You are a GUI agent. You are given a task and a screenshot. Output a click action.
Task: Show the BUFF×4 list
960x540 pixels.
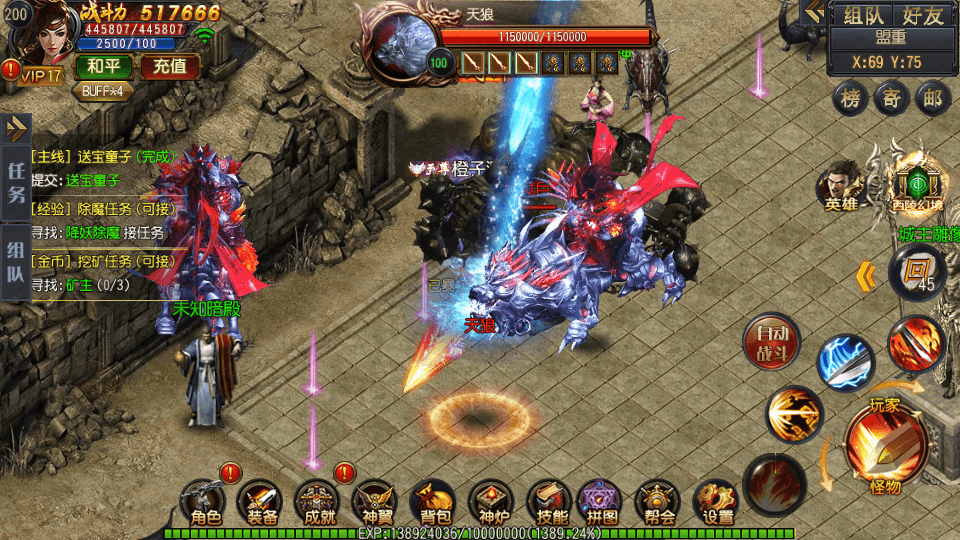coord(103,90)
